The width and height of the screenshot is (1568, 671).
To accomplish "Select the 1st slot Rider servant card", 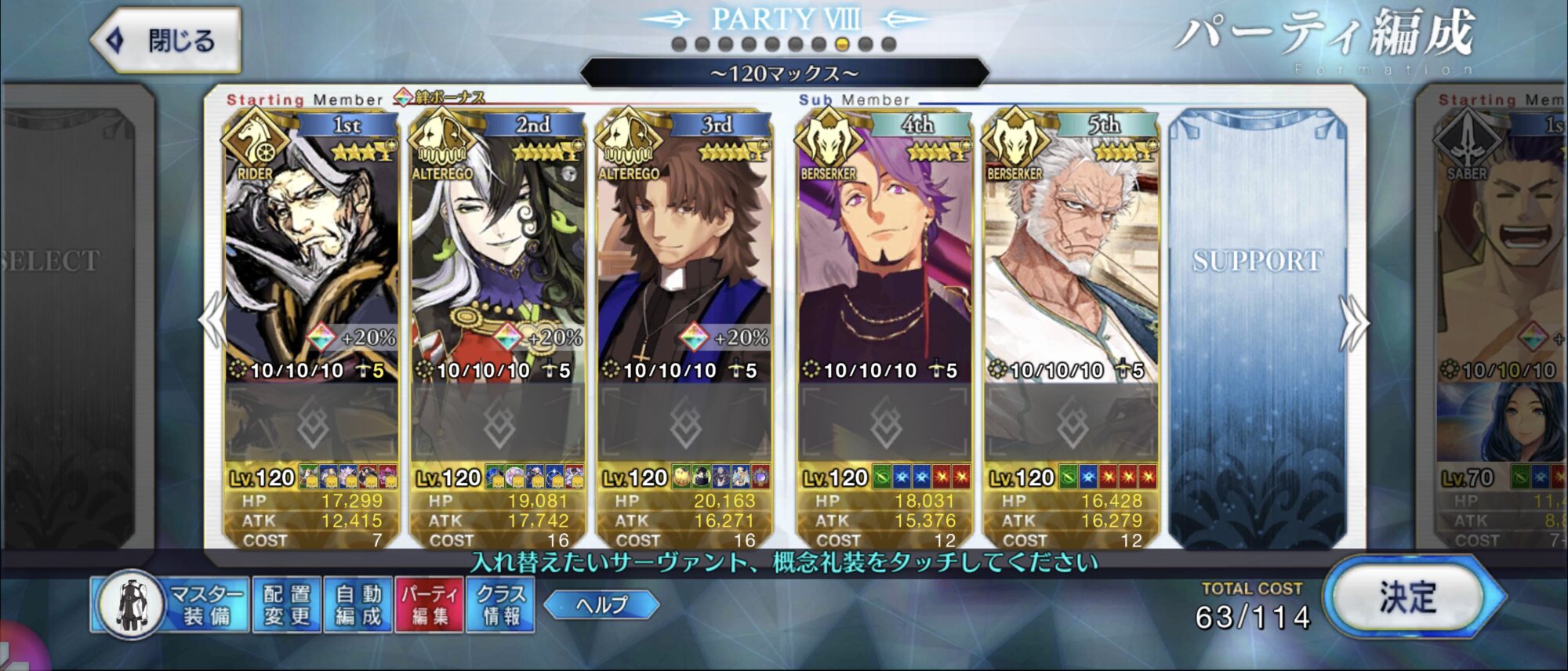I will 311,251.
